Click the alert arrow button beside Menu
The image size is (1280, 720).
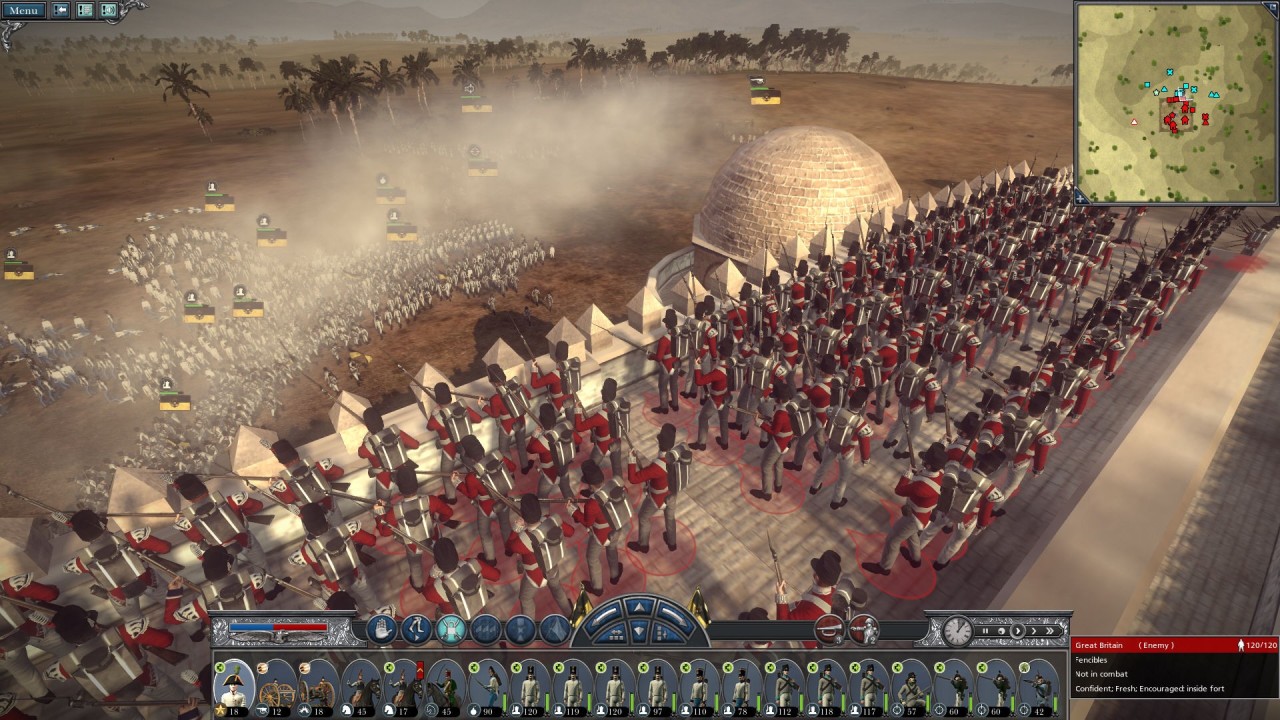coord(61,11)
